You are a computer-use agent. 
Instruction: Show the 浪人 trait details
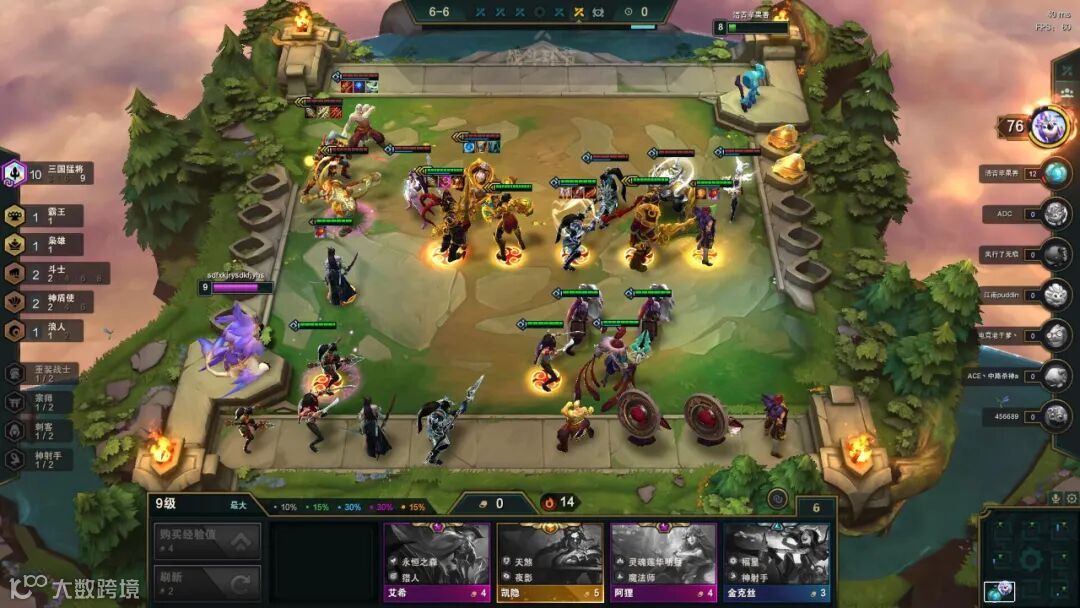[x=45, y=331]
